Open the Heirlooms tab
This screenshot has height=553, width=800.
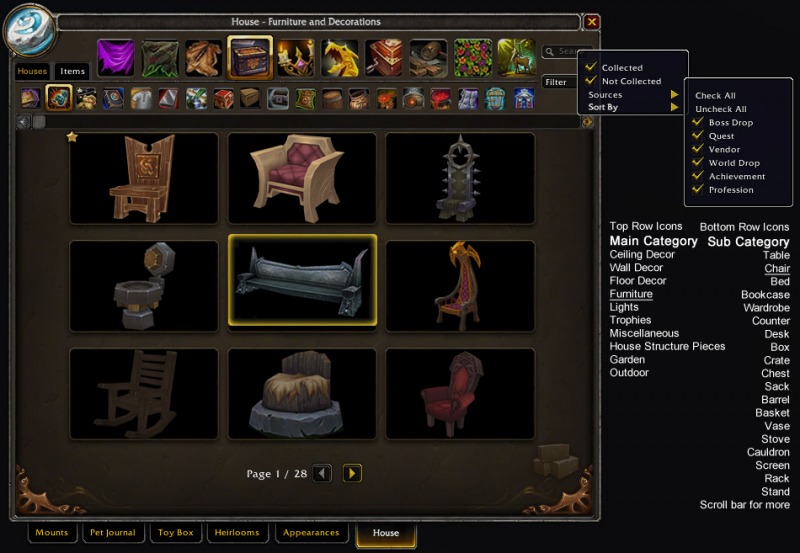click(237, 533)
